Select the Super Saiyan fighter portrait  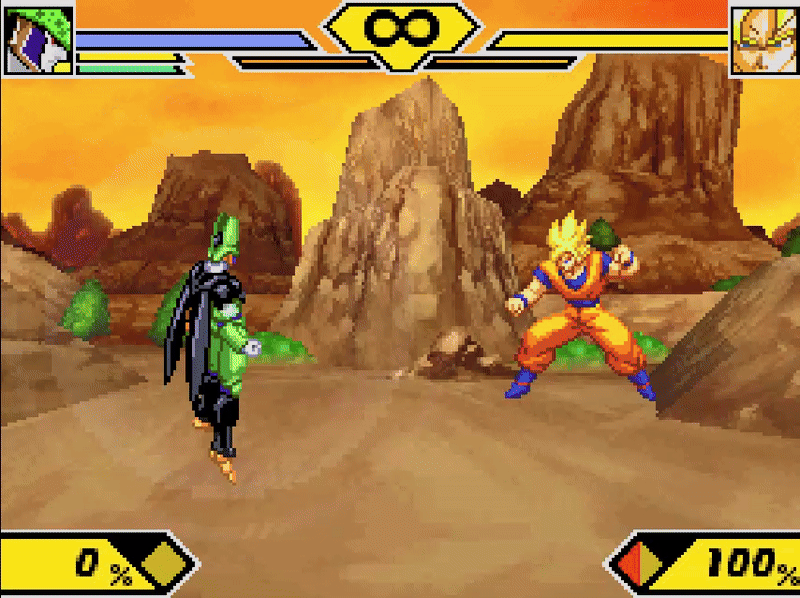764,40
